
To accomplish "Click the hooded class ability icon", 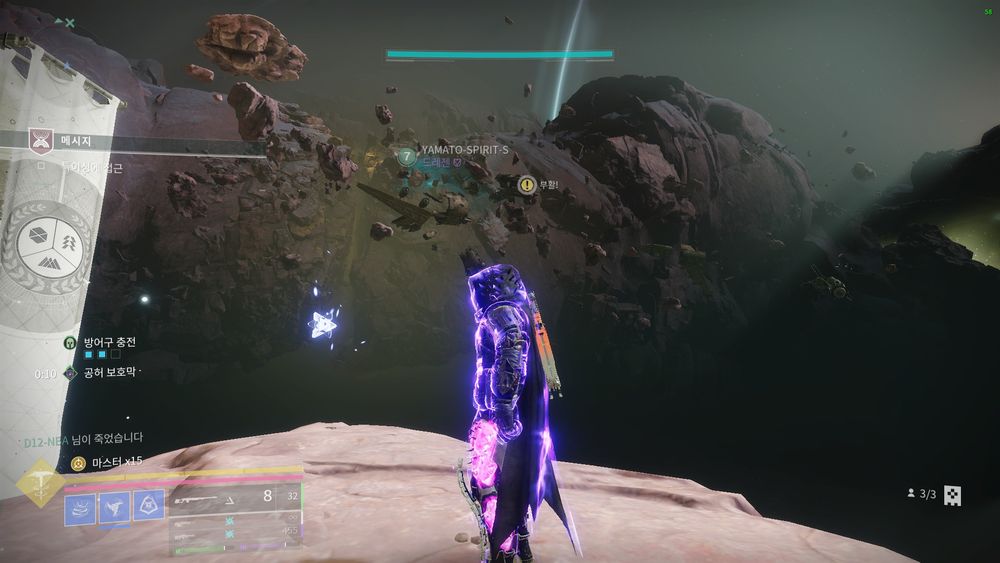I will 148,507.
